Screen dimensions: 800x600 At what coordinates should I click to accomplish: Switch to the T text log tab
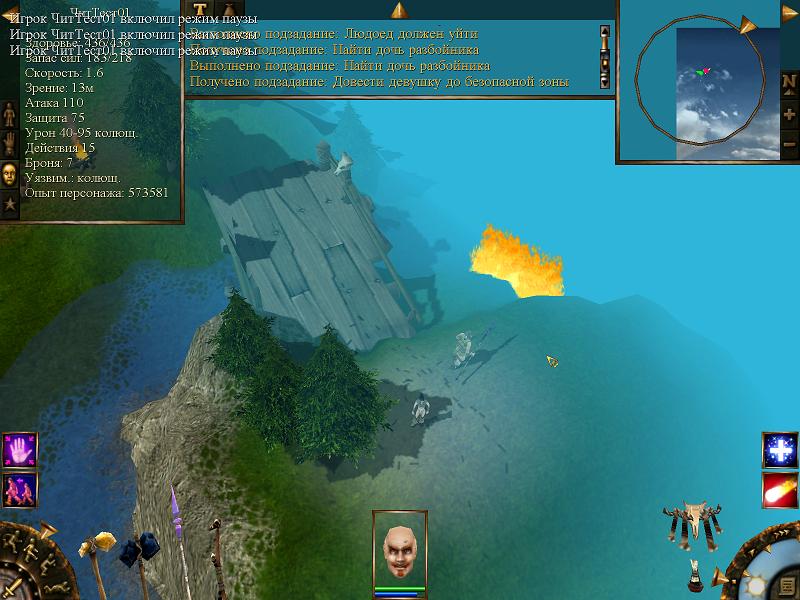(x=199, y=11)
